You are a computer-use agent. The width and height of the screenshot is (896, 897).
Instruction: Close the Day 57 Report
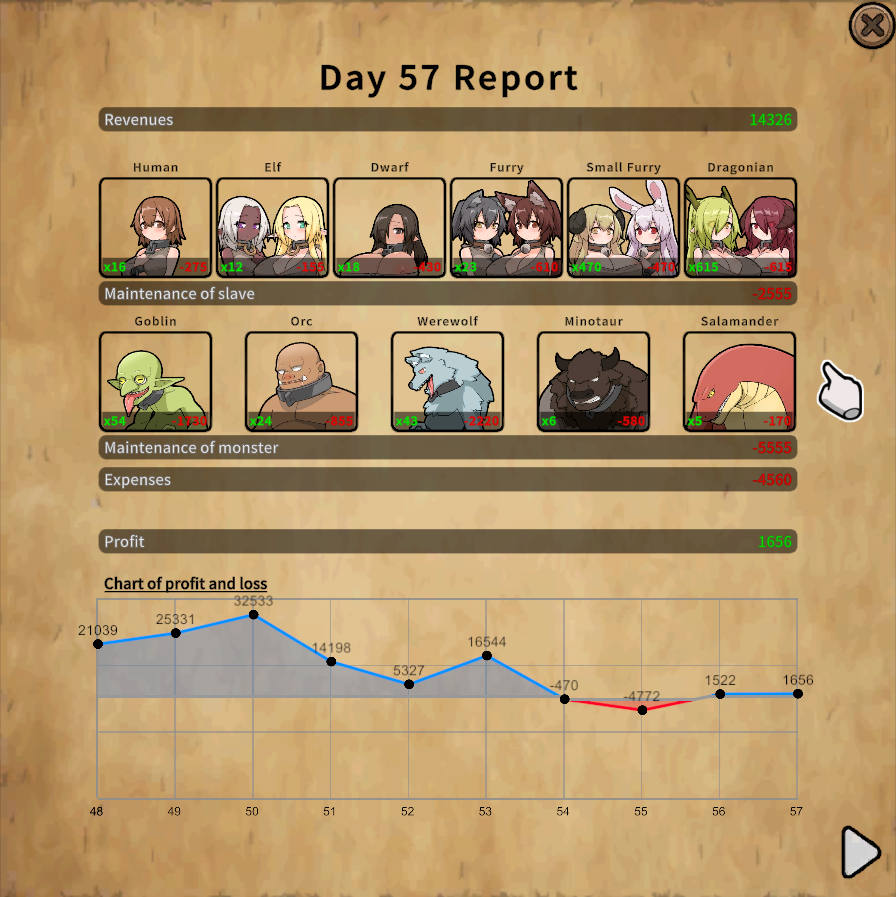click(870, 26)
